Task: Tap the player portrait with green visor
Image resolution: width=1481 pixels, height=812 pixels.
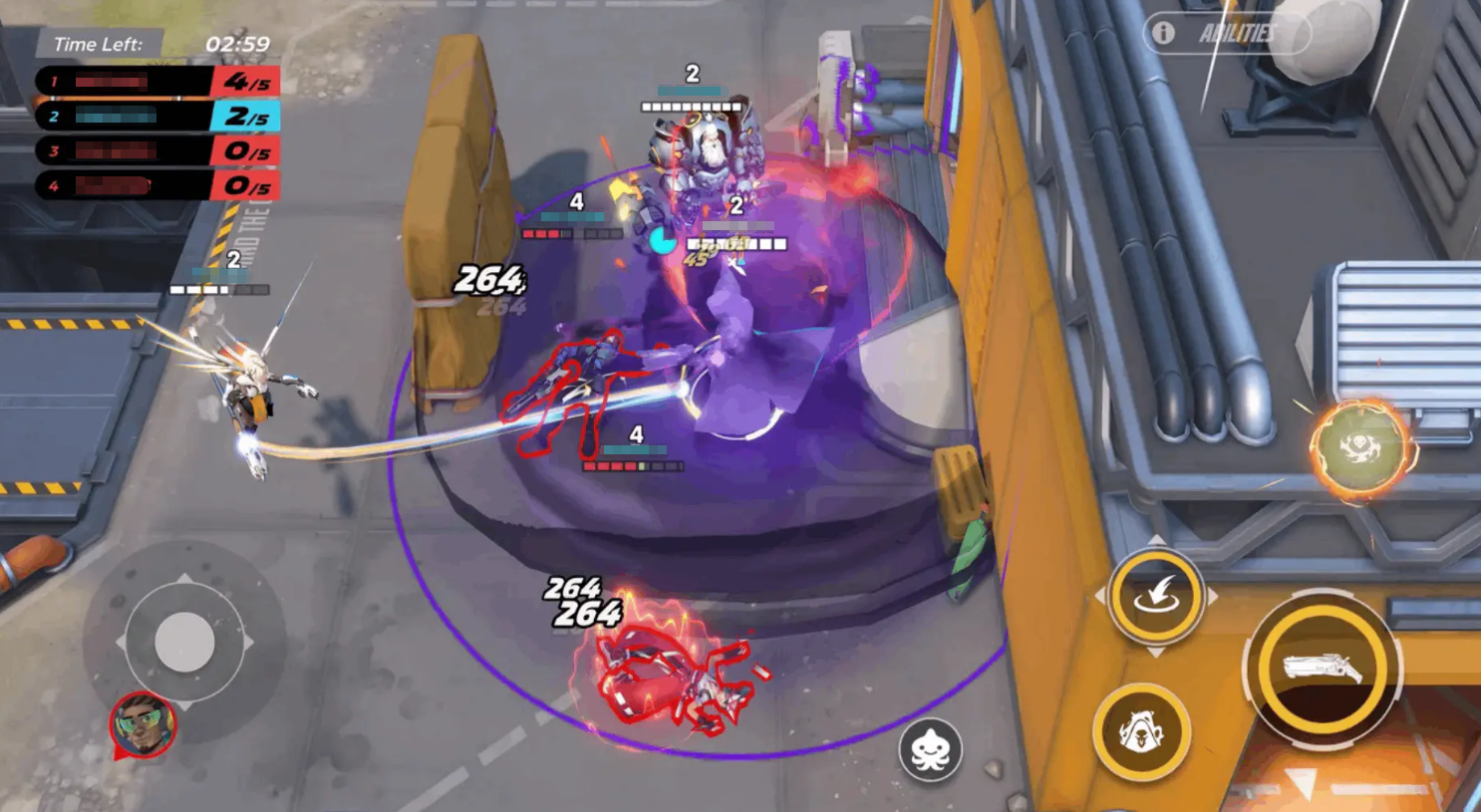Action: coord(144,724)
